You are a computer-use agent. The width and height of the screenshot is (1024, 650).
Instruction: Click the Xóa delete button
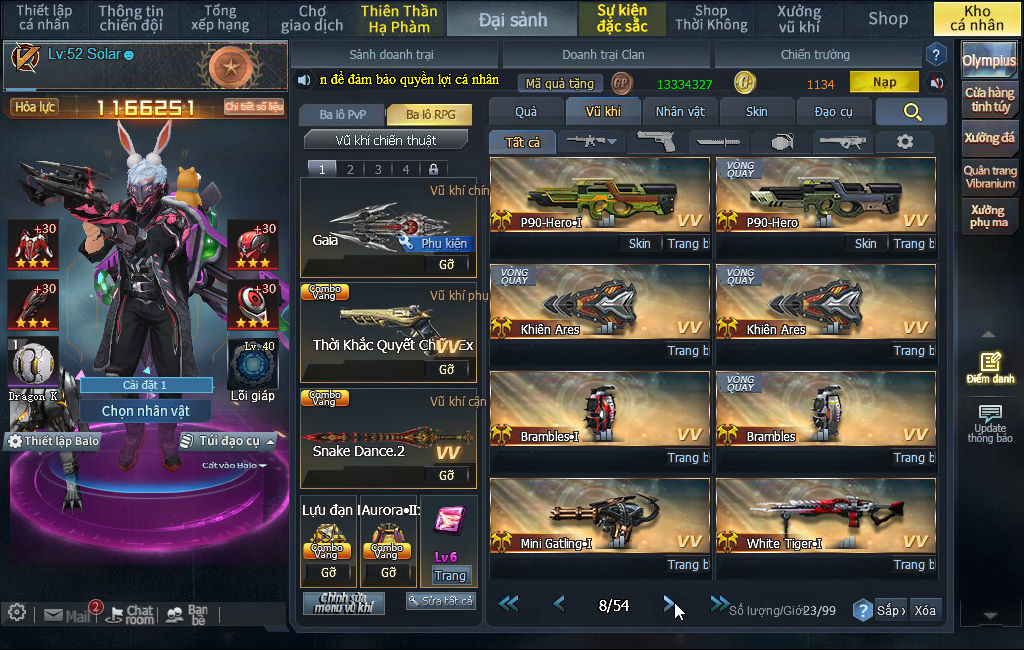(925, 610)
